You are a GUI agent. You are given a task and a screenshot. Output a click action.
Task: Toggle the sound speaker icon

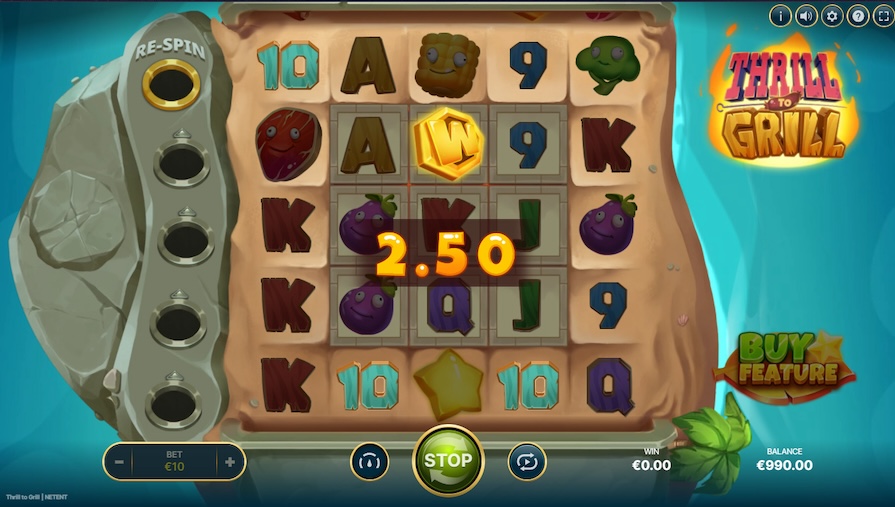point(807,15)
